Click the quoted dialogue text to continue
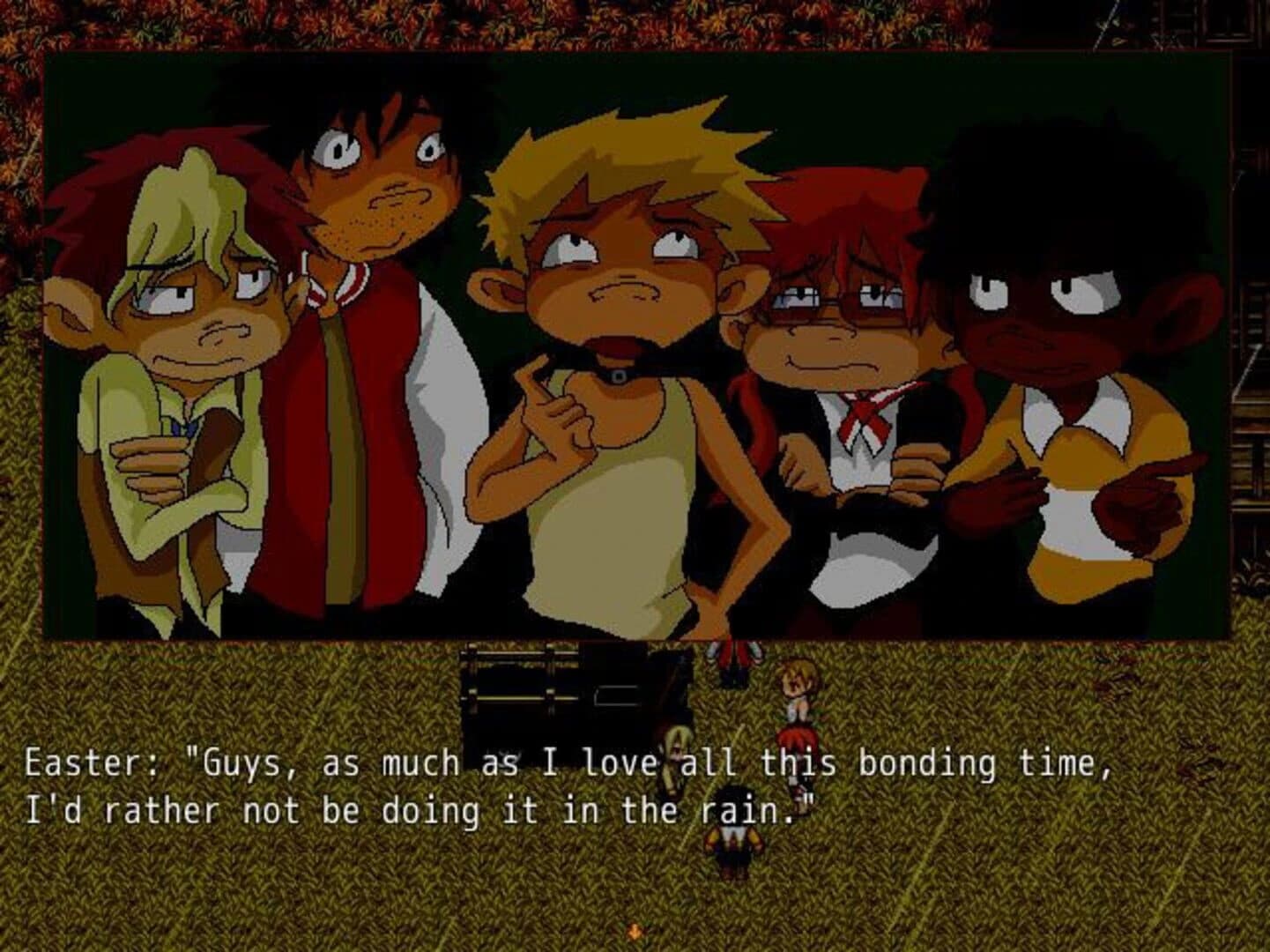The height and width of the screenshot is (952, 1270). (529, 785)
